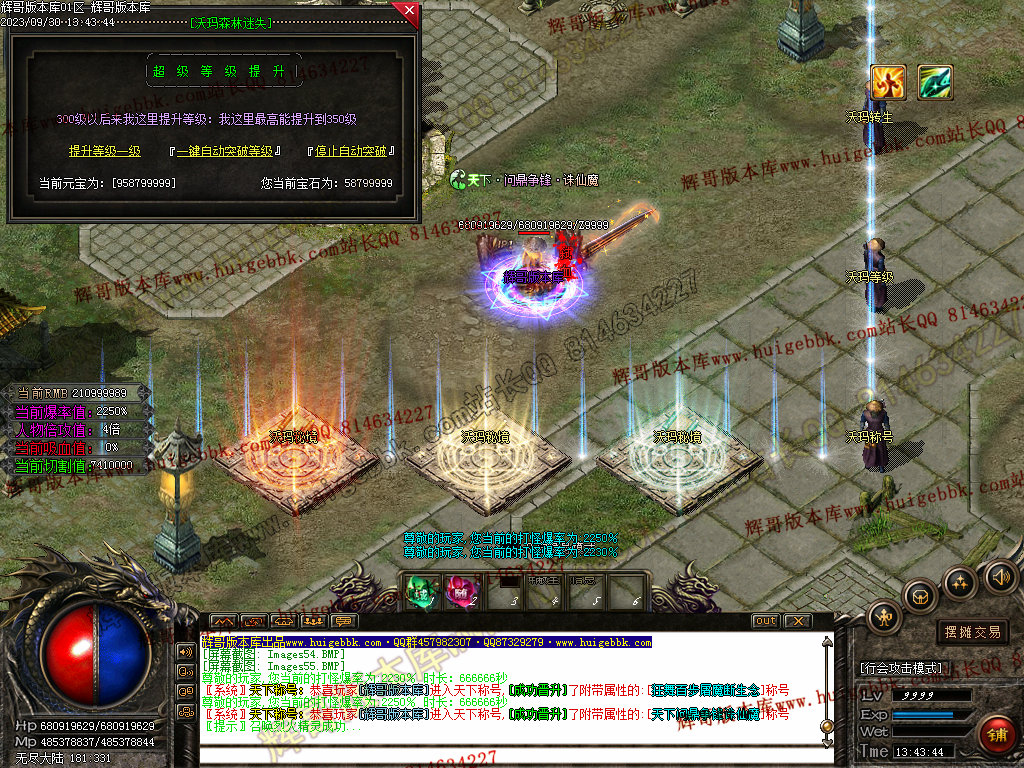Image resolution: width=1024 pixels, height=768 pixels.
Task: Open the bag with the chest button
Action: (919, 597)
